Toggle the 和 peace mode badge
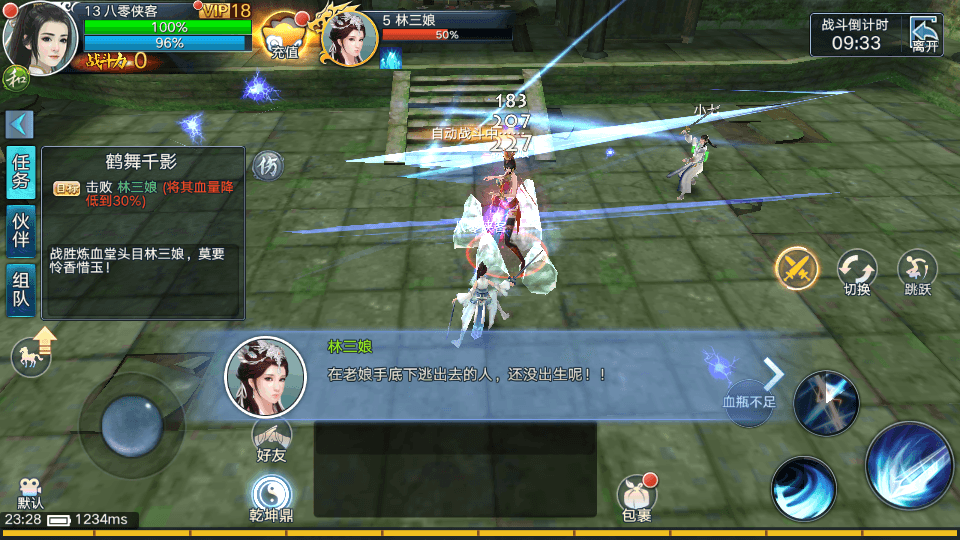The width and height of the screenshot is (960, 540). (14, 76)
